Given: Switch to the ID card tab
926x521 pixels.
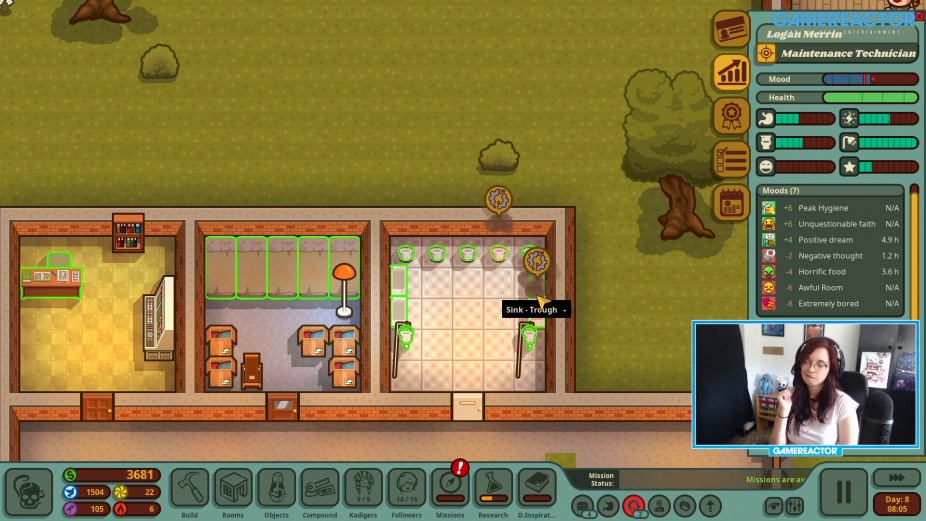Looking at the screenshot, I should tap(731, 29).
